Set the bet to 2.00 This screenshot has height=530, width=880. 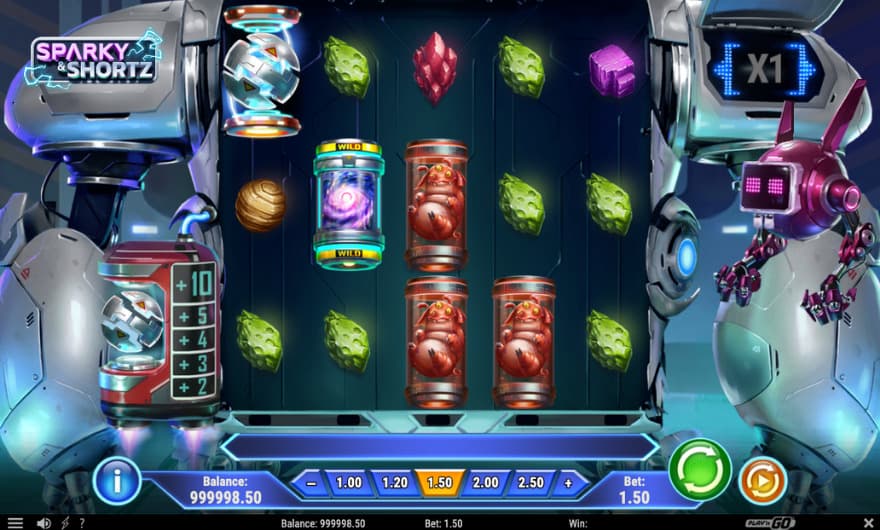pyautogui.click(x=485, y=483)
